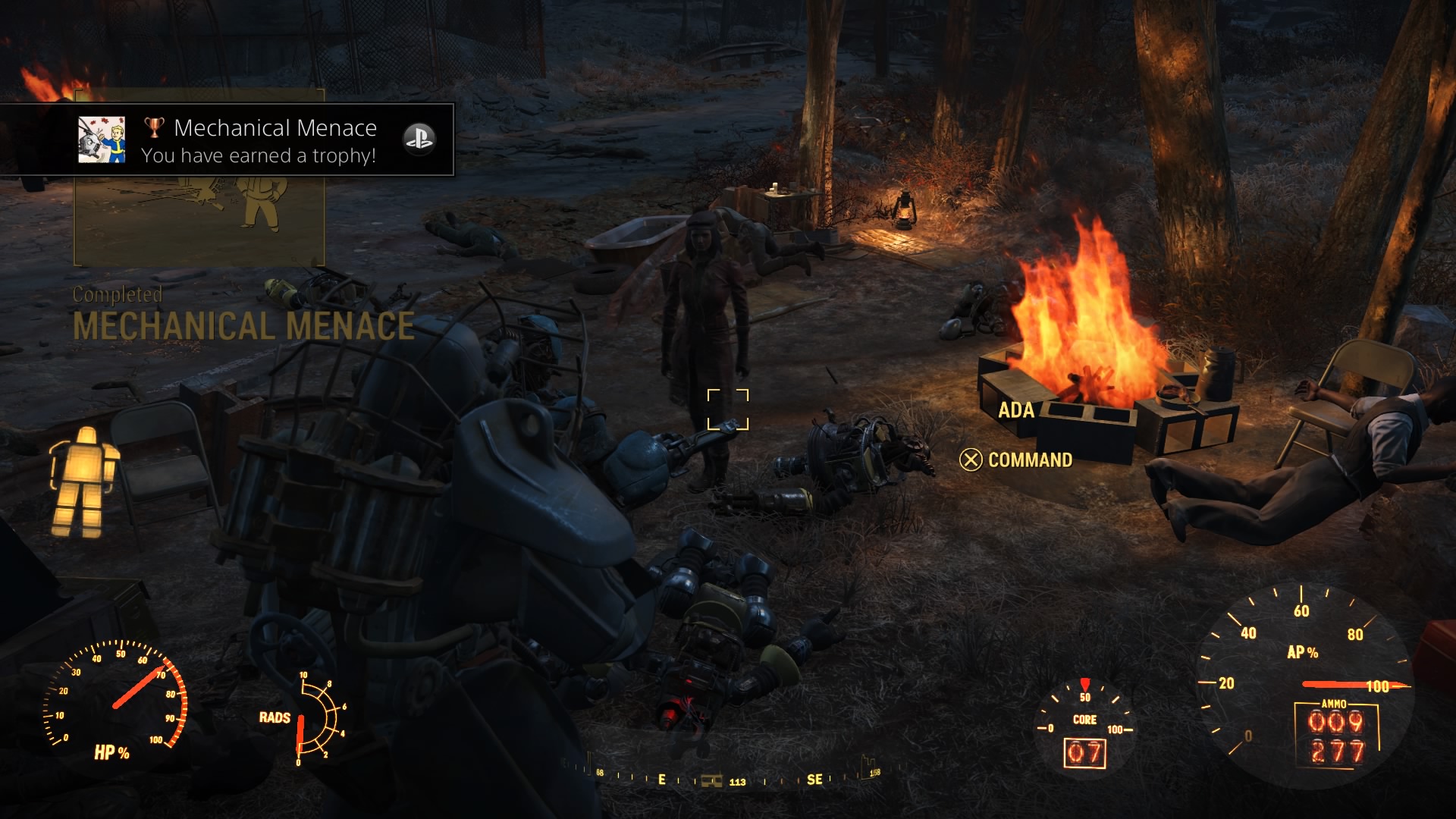1456x819 pixels.
Task: Select the location marker on the compass
Action: pos(711,780)
